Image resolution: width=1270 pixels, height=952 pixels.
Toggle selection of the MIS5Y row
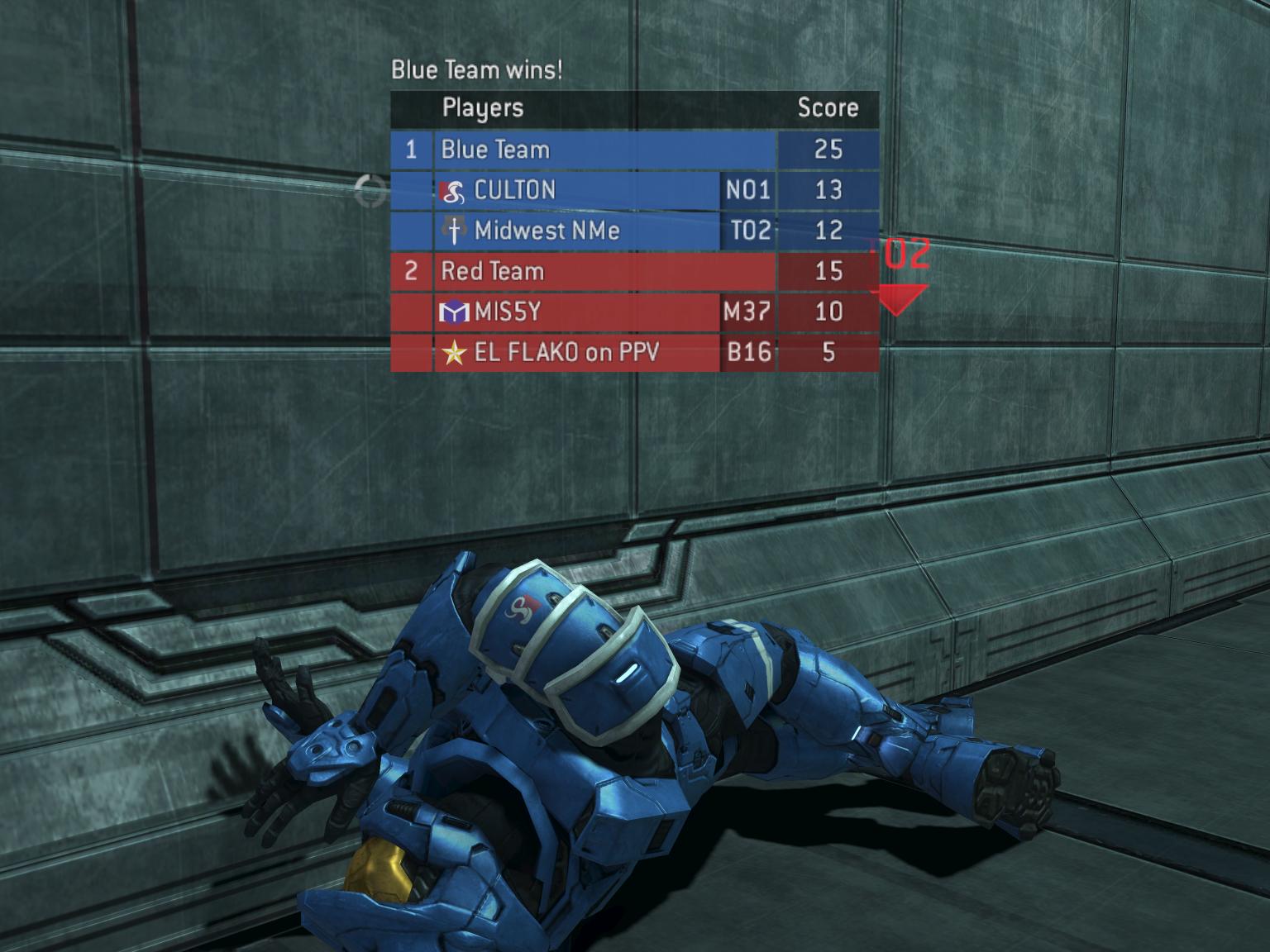(x=579, y=312)
